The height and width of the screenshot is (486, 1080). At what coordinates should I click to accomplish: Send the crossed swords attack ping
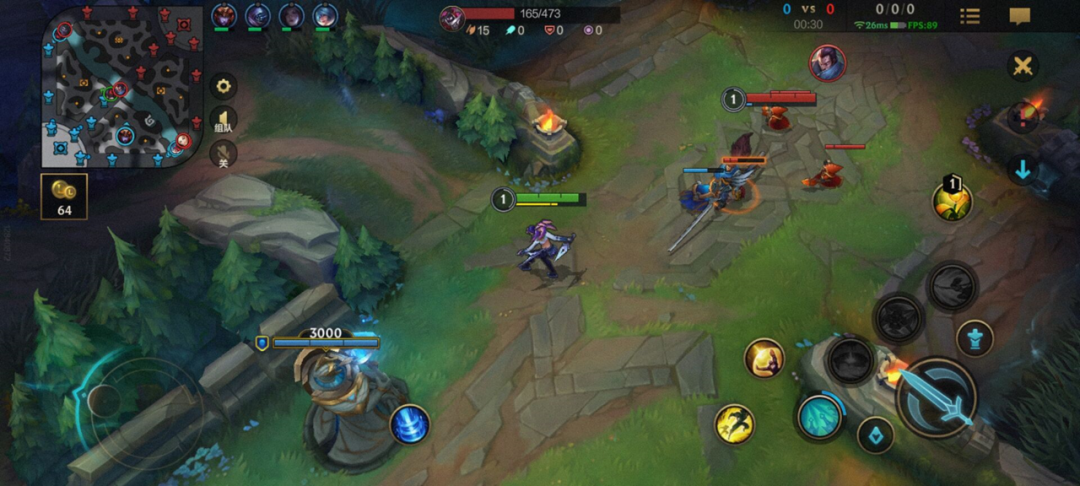tap(1022, 66)
